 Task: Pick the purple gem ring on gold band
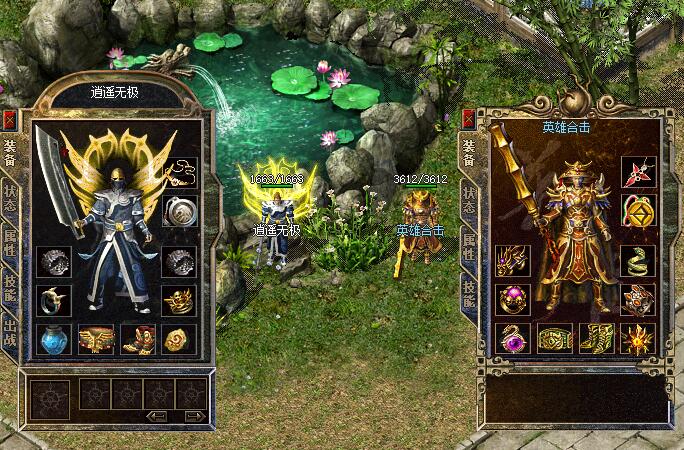(511, 298)
